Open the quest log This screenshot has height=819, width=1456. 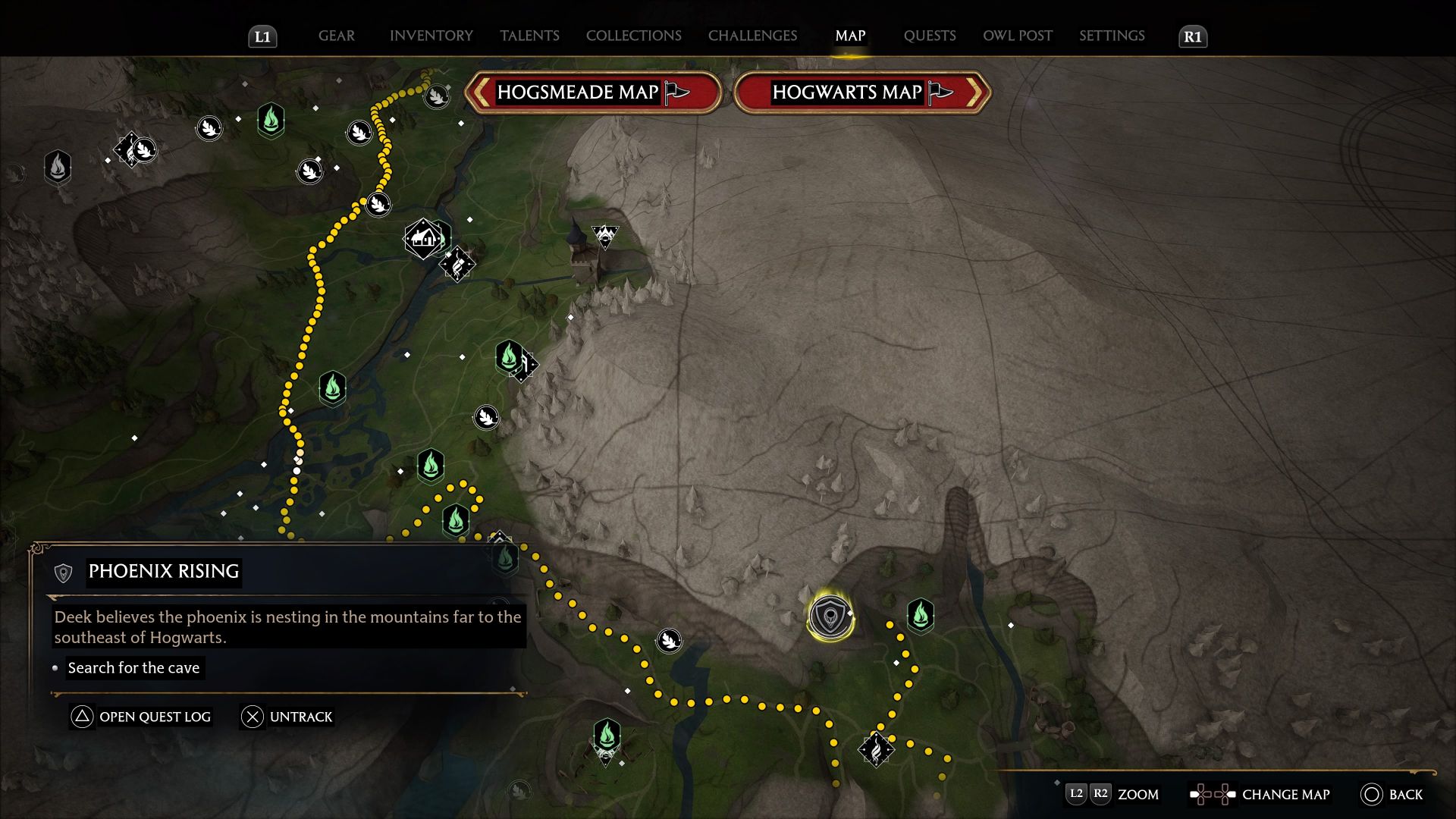141,716
